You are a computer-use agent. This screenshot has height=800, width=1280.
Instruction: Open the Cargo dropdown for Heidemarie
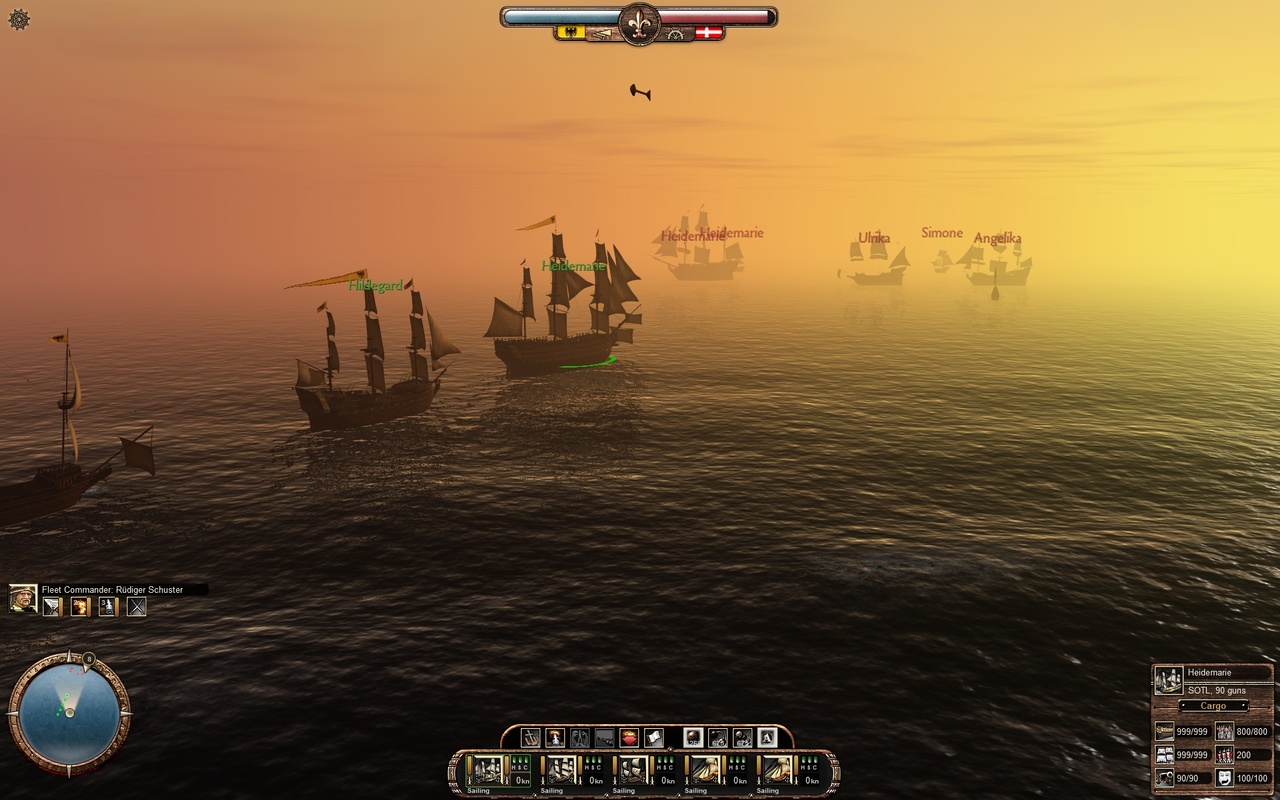click(1213, 706)
